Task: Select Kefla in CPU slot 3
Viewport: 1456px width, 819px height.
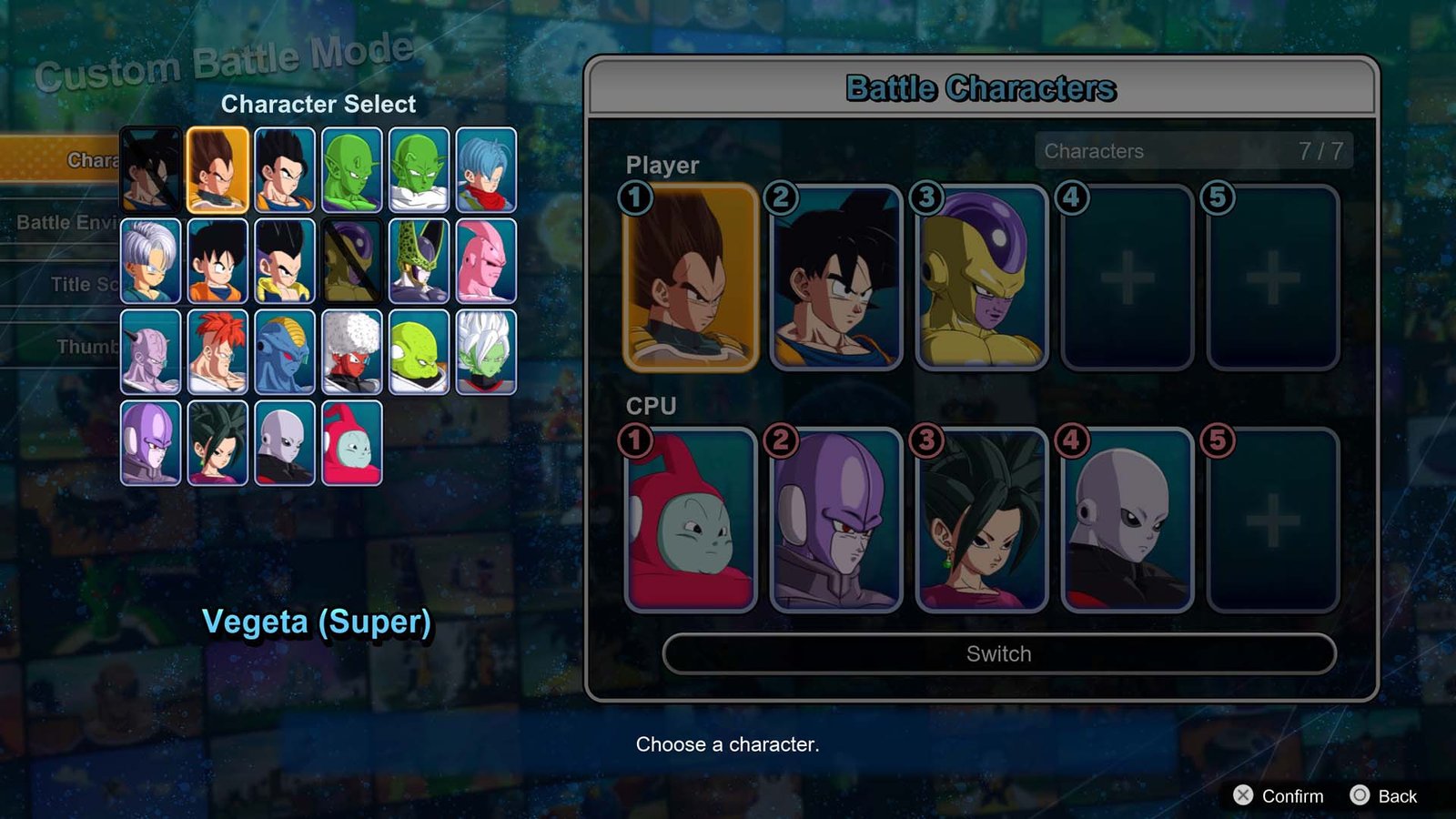Action: (x=981, y=520)
